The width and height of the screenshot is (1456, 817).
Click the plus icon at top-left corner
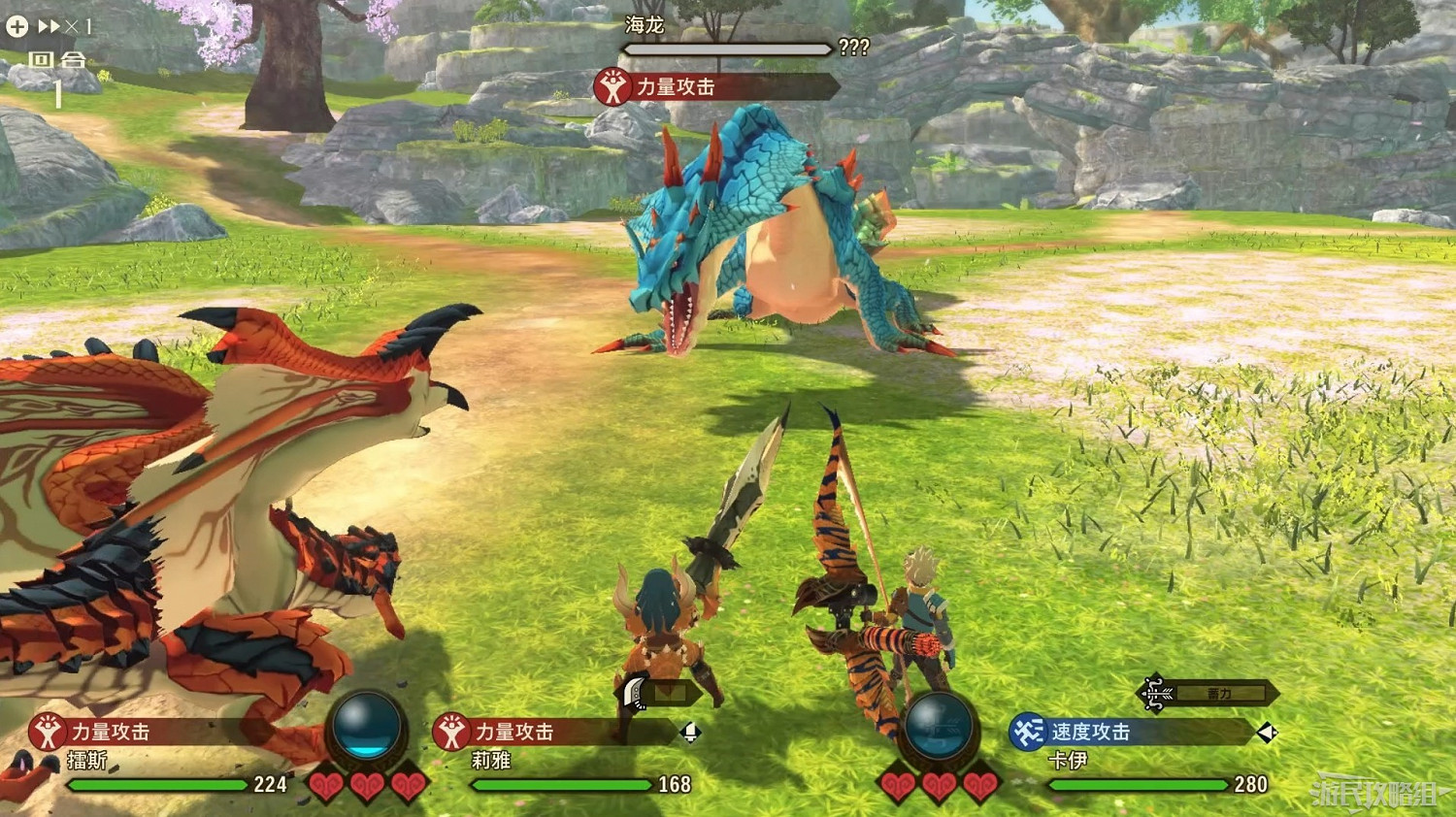(x=16, y=26)
